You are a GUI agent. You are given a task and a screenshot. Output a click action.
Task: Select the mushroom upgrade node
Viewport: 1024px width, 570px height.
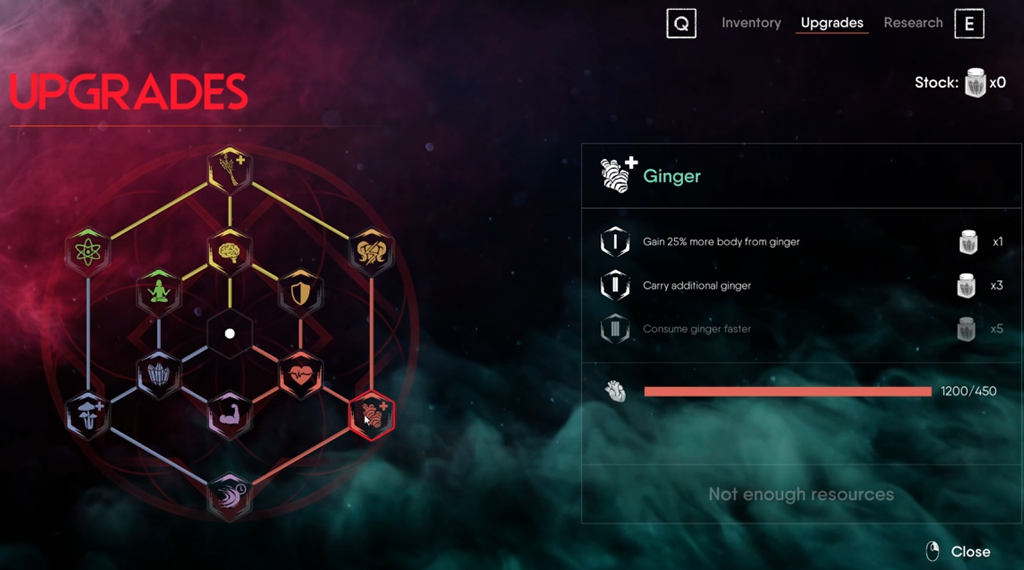[x=87, y=414]
